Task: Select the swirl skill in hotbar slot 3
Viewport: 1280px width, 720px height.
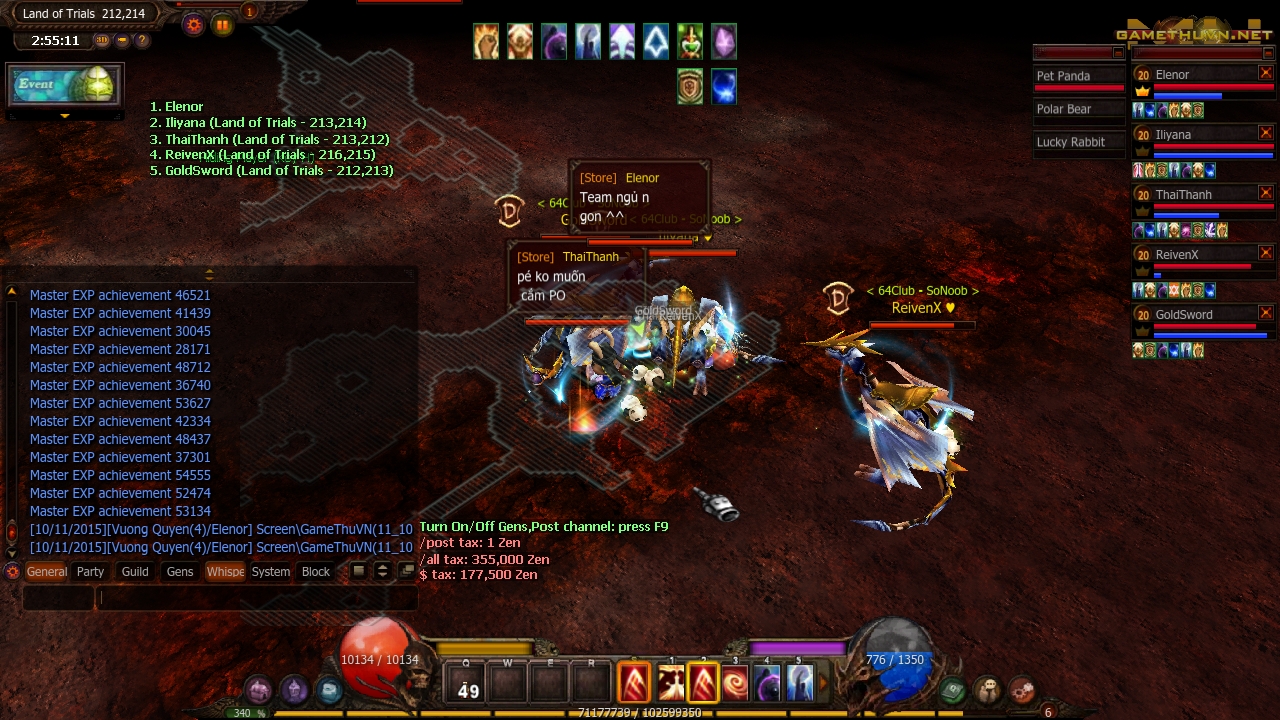Action: coord(736,683)
